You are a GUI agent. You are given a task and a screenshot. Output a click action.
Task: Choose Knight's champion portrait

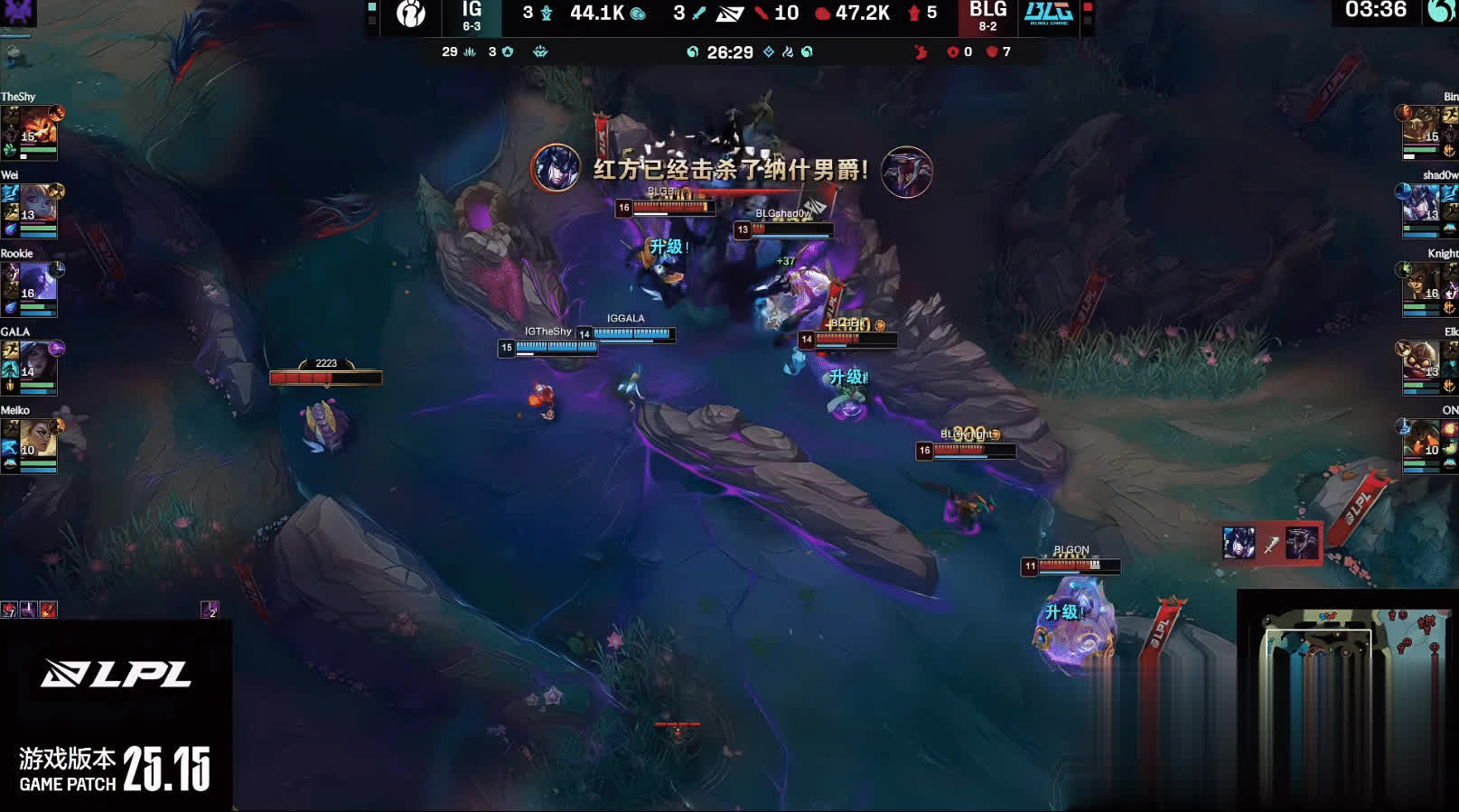pos(1421,285)
